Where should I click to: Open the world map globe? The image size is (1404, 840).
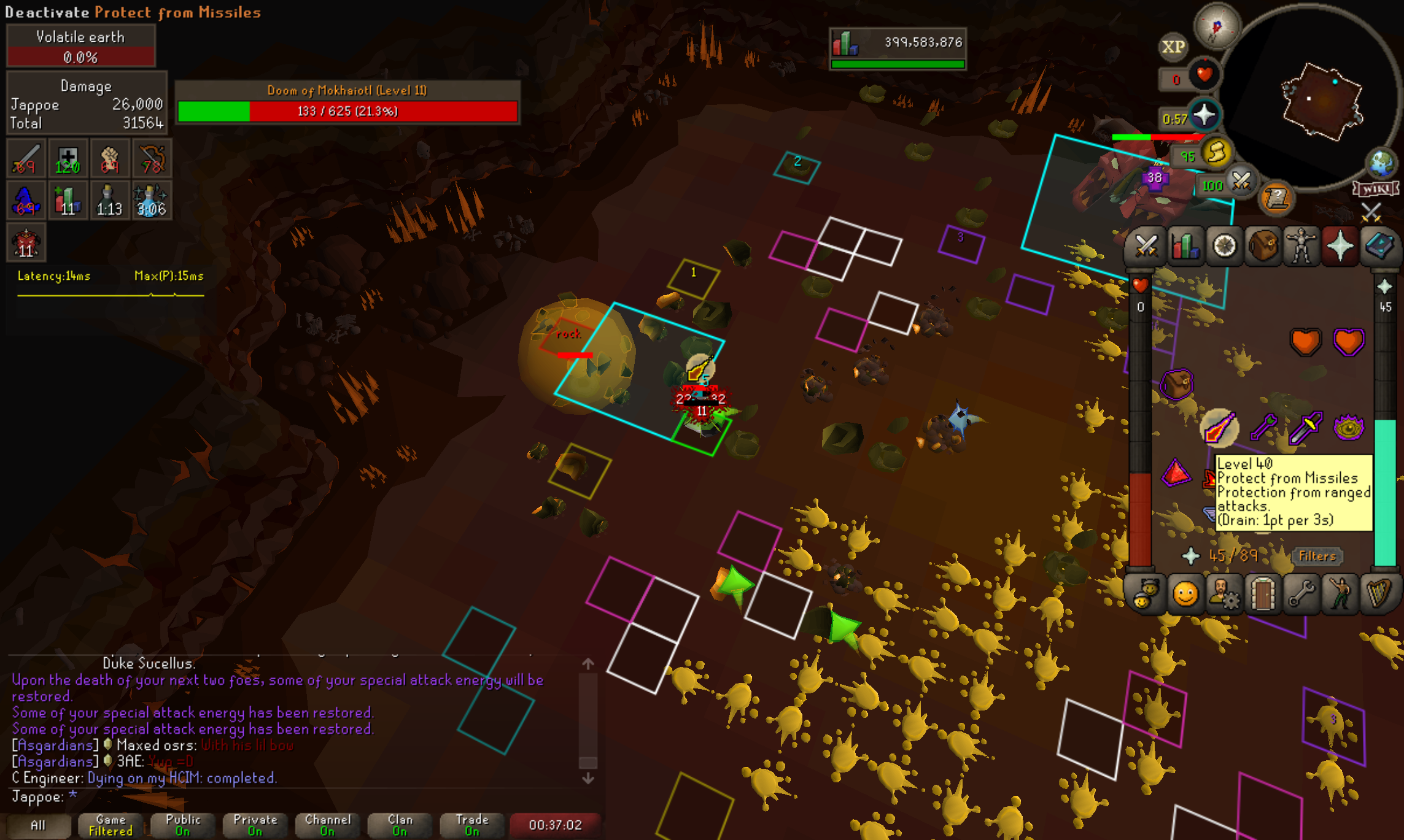(1381, 163)
